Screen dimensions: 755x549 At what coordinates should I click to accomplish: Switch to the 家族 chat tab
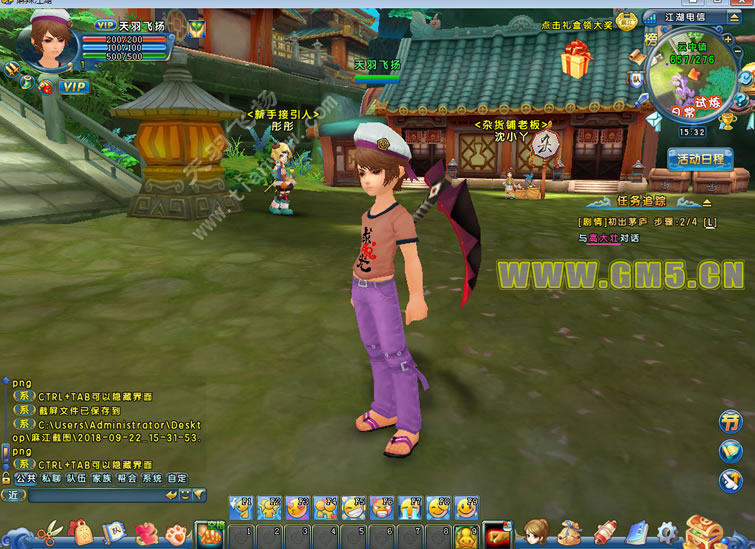tap(101, 479)
